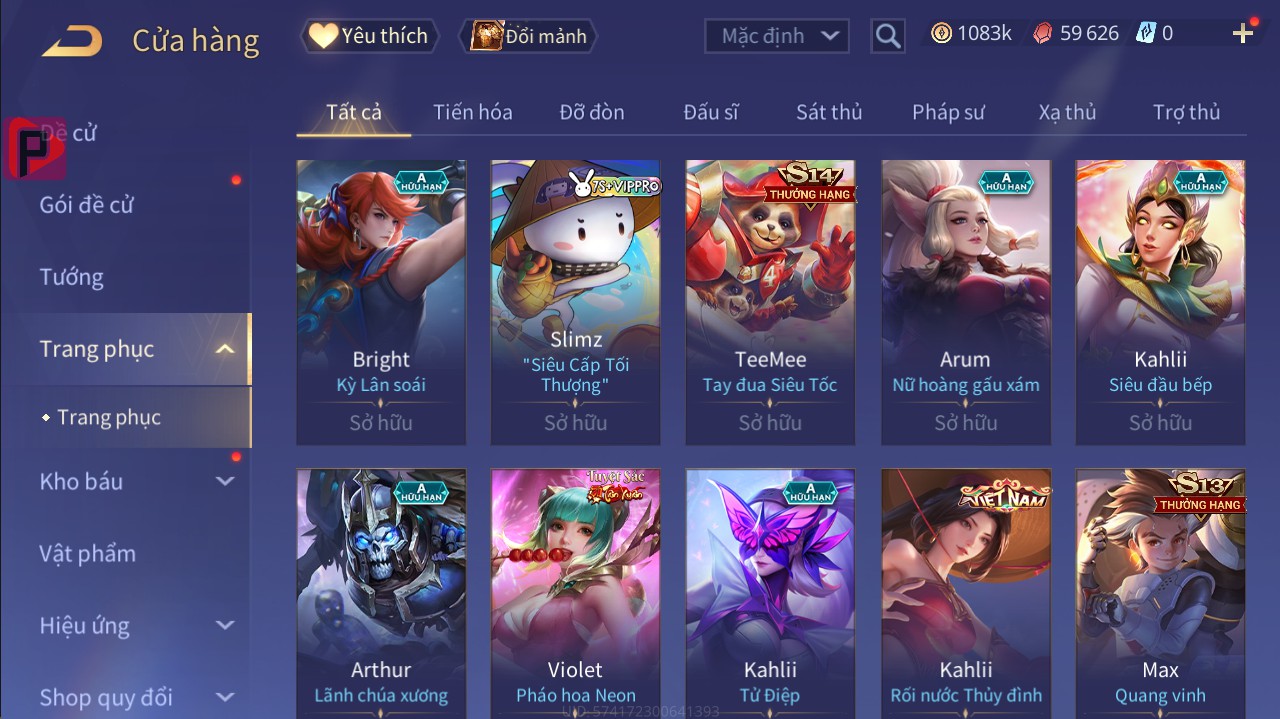Open the Đổi mảnh fragment exchange
Screen dimensions: 1280x719
(x=529, y=36)
